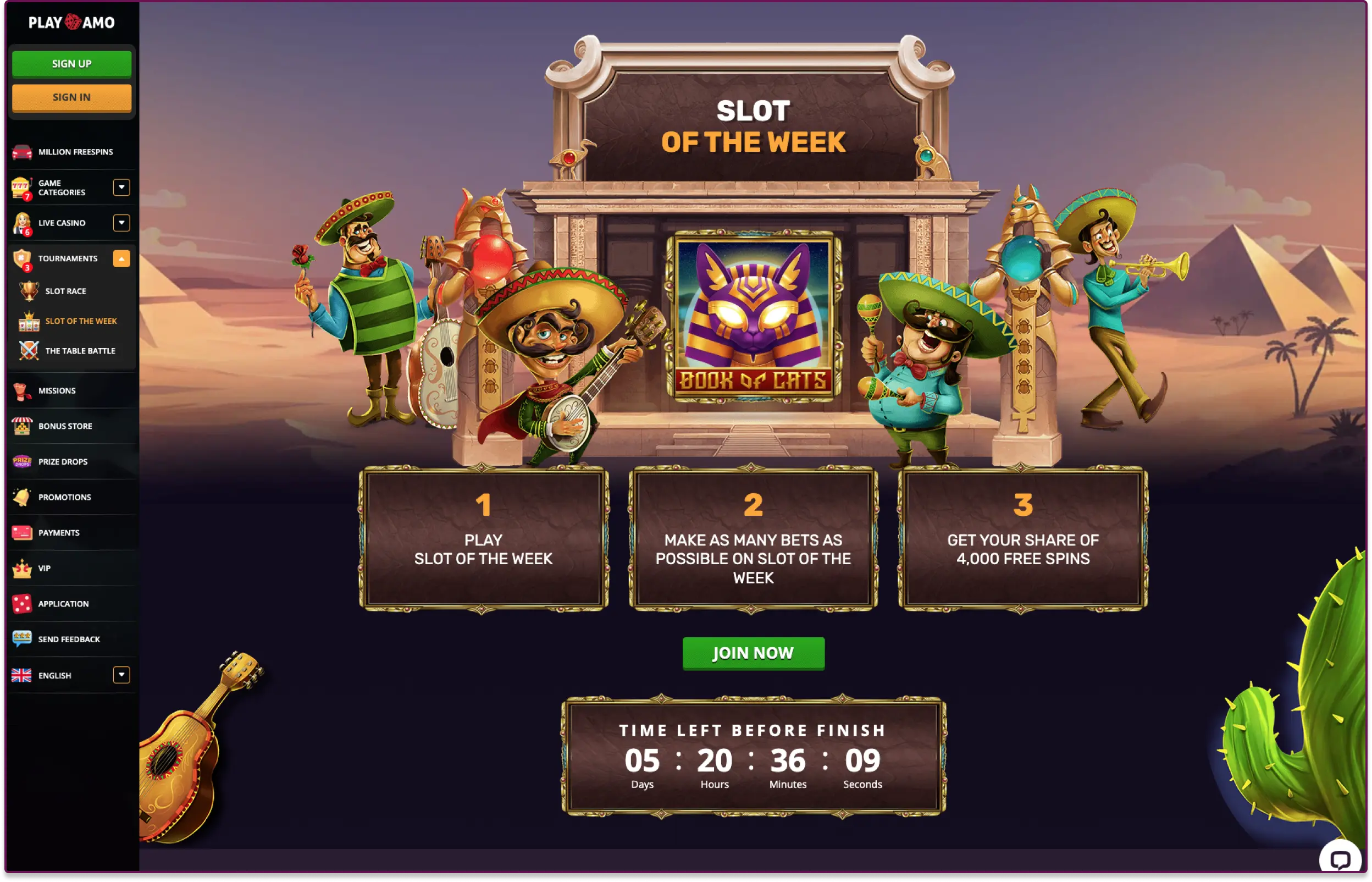Open the Missions page
Screen dimensions: 1372x882
tap(57, 390)
